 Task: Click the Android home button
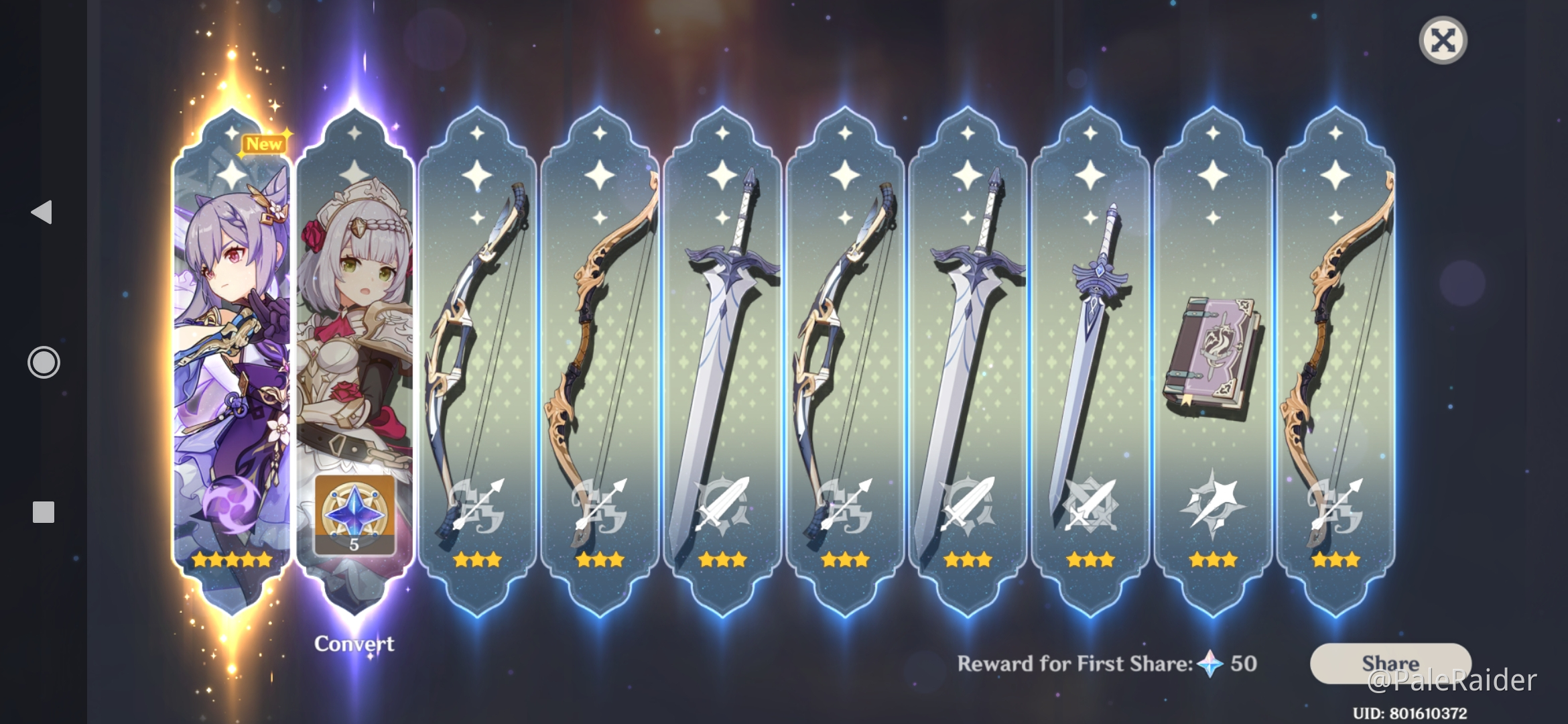43,362
